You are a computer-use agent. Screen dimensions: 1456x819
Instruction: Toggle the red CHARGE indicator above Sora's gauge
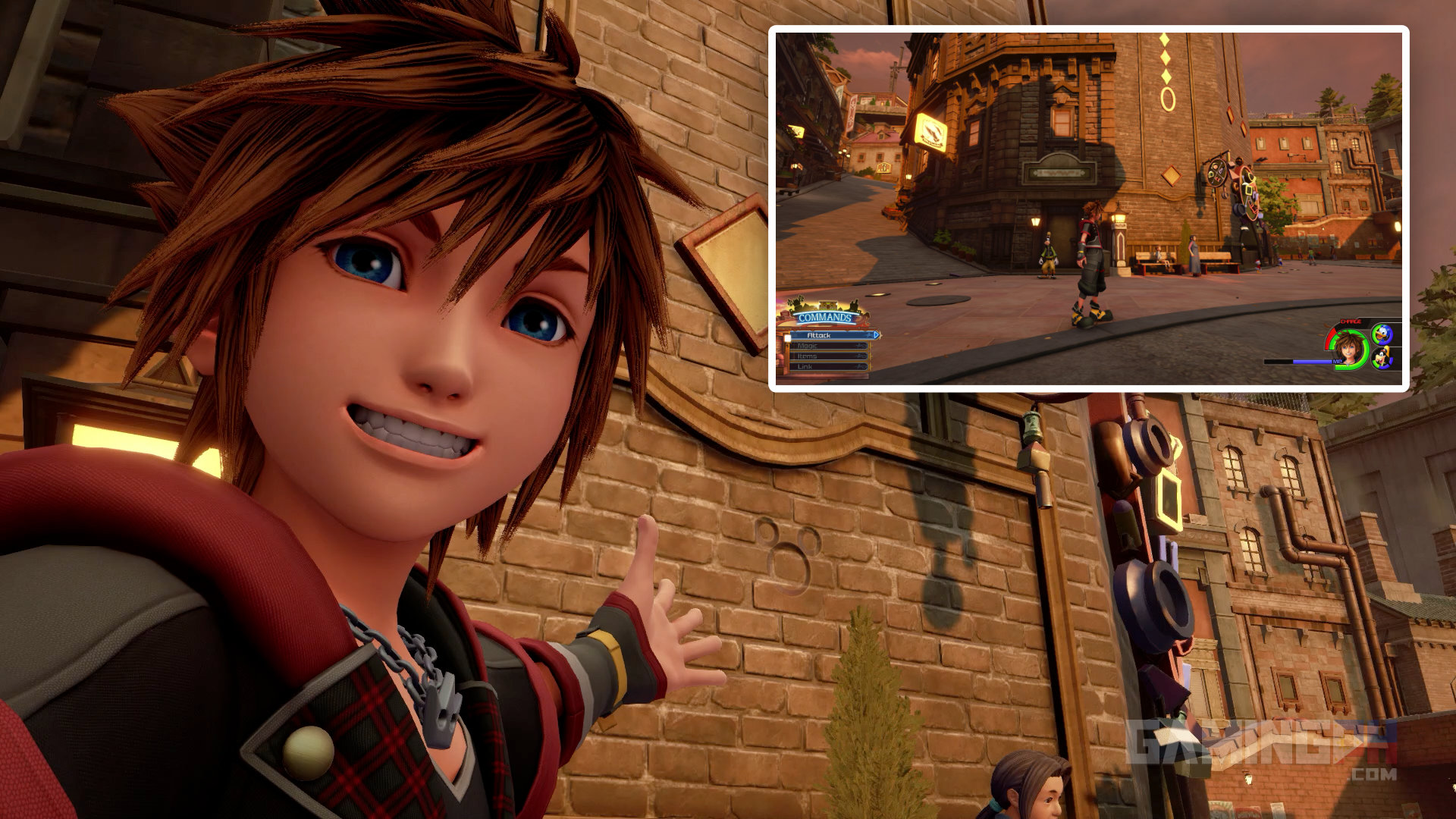coord(1350,322)
